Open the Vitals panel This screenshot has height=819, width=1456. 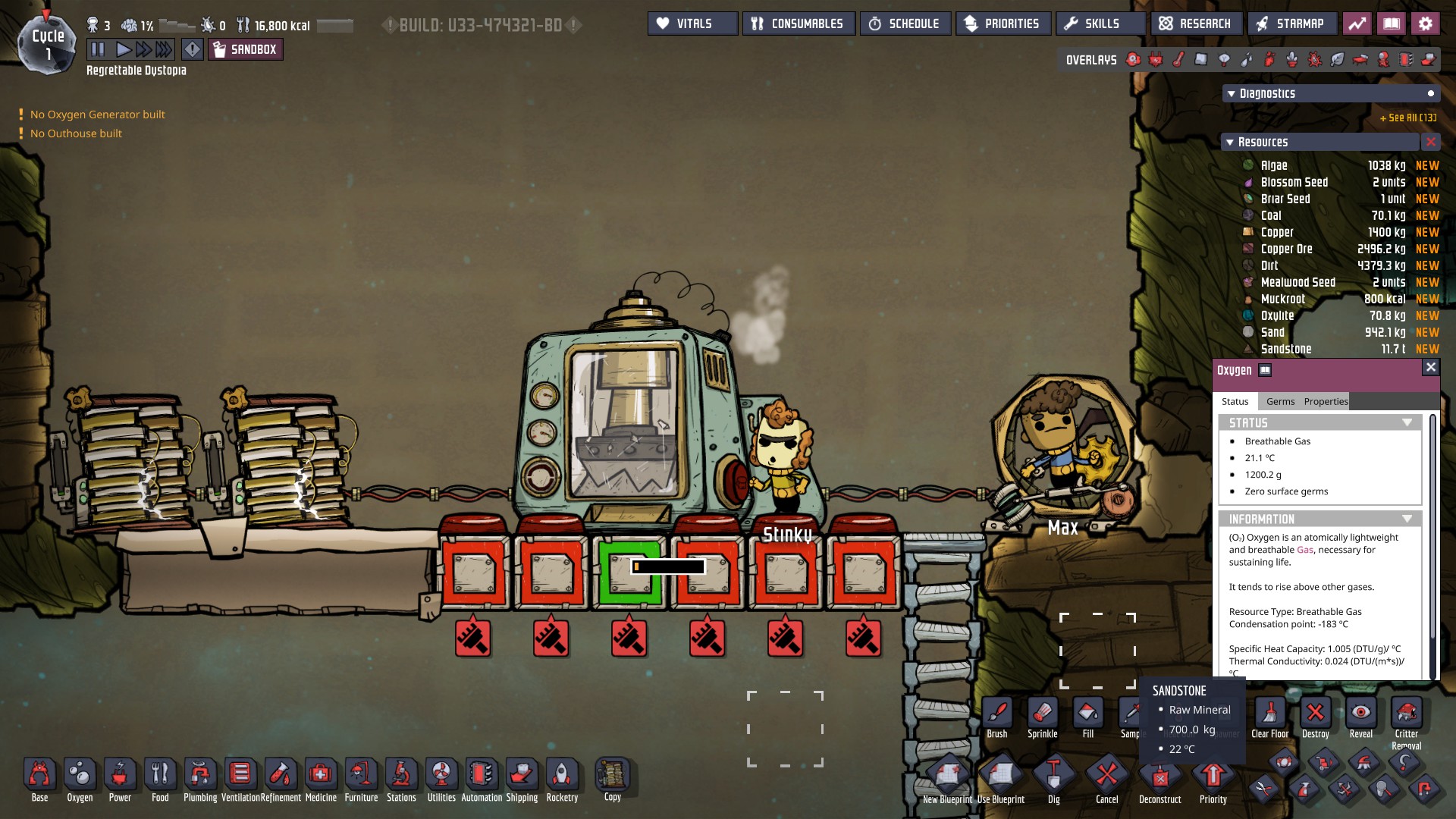click(692, 24)
